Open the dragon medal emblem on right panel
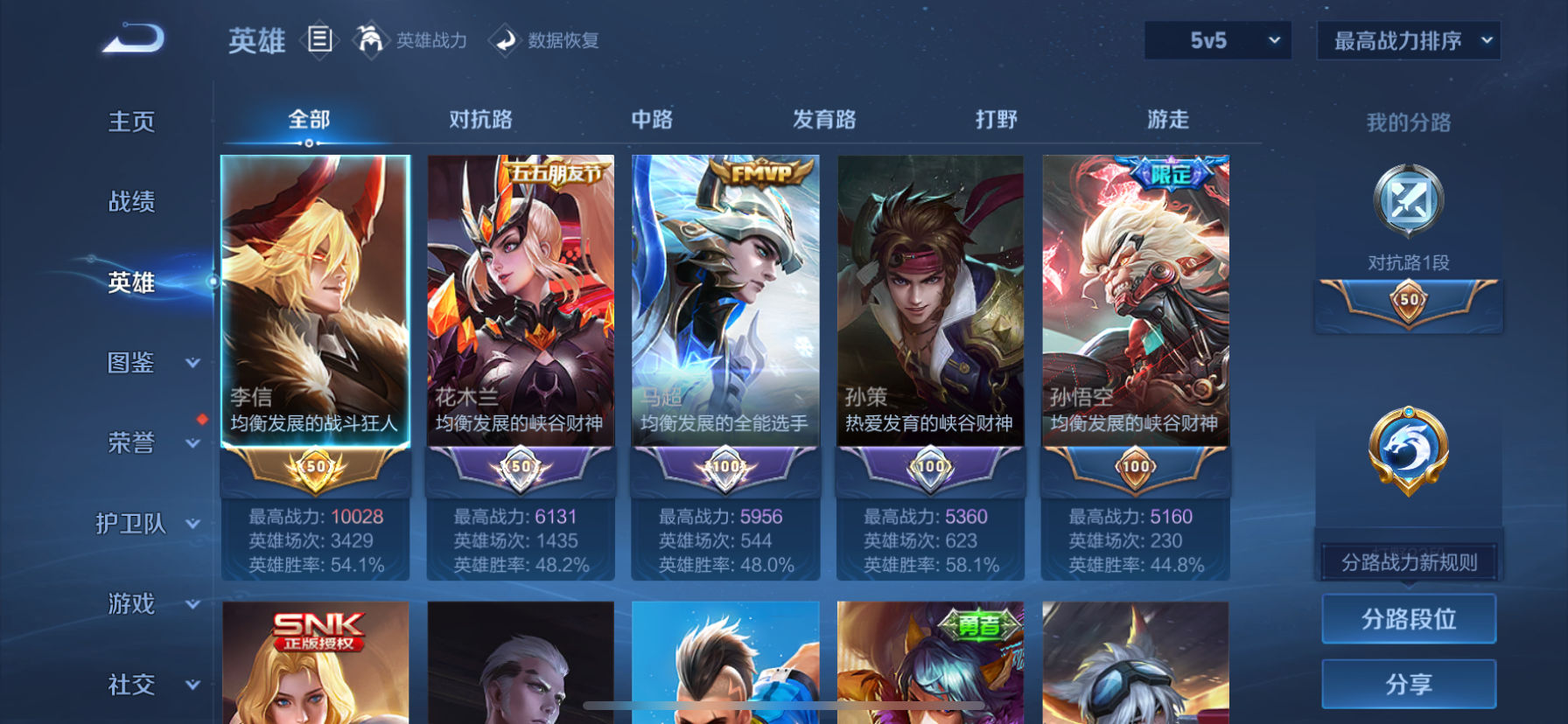Viewport: 1568px width, 724px height. click(1408, 448)
